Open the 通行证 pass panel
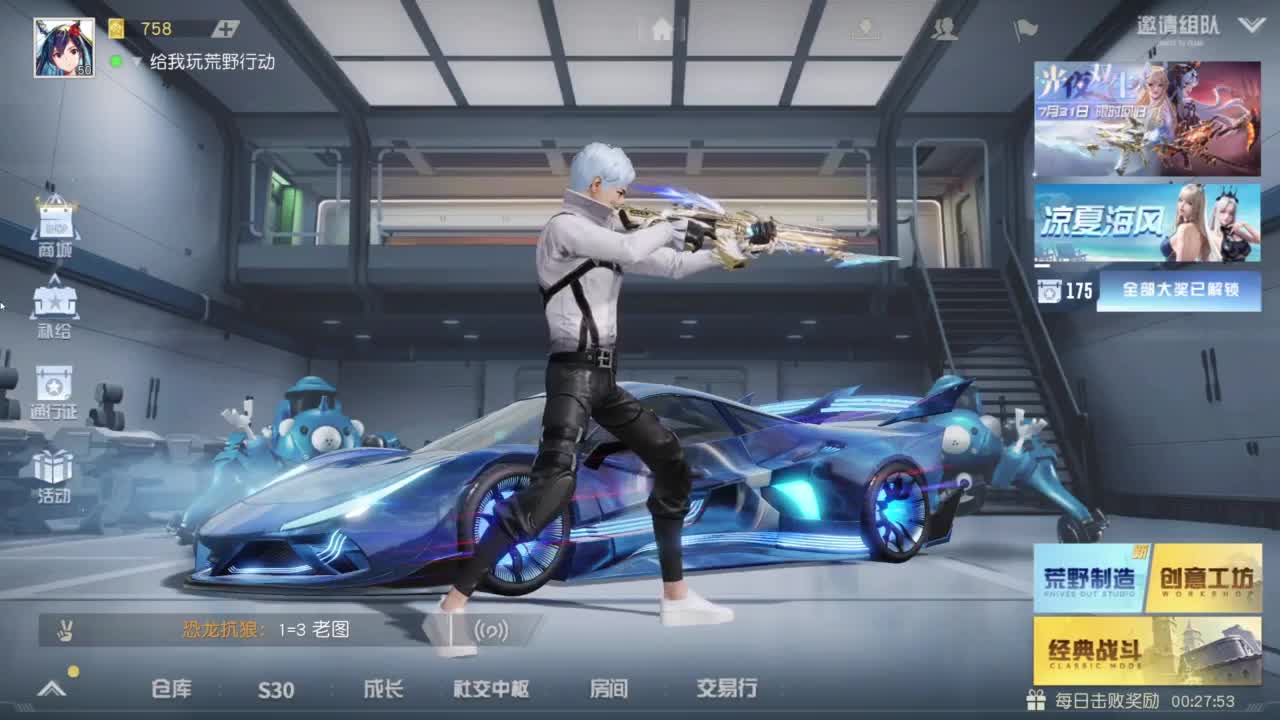The image size is (1280, 720). (x=55, y=390)
